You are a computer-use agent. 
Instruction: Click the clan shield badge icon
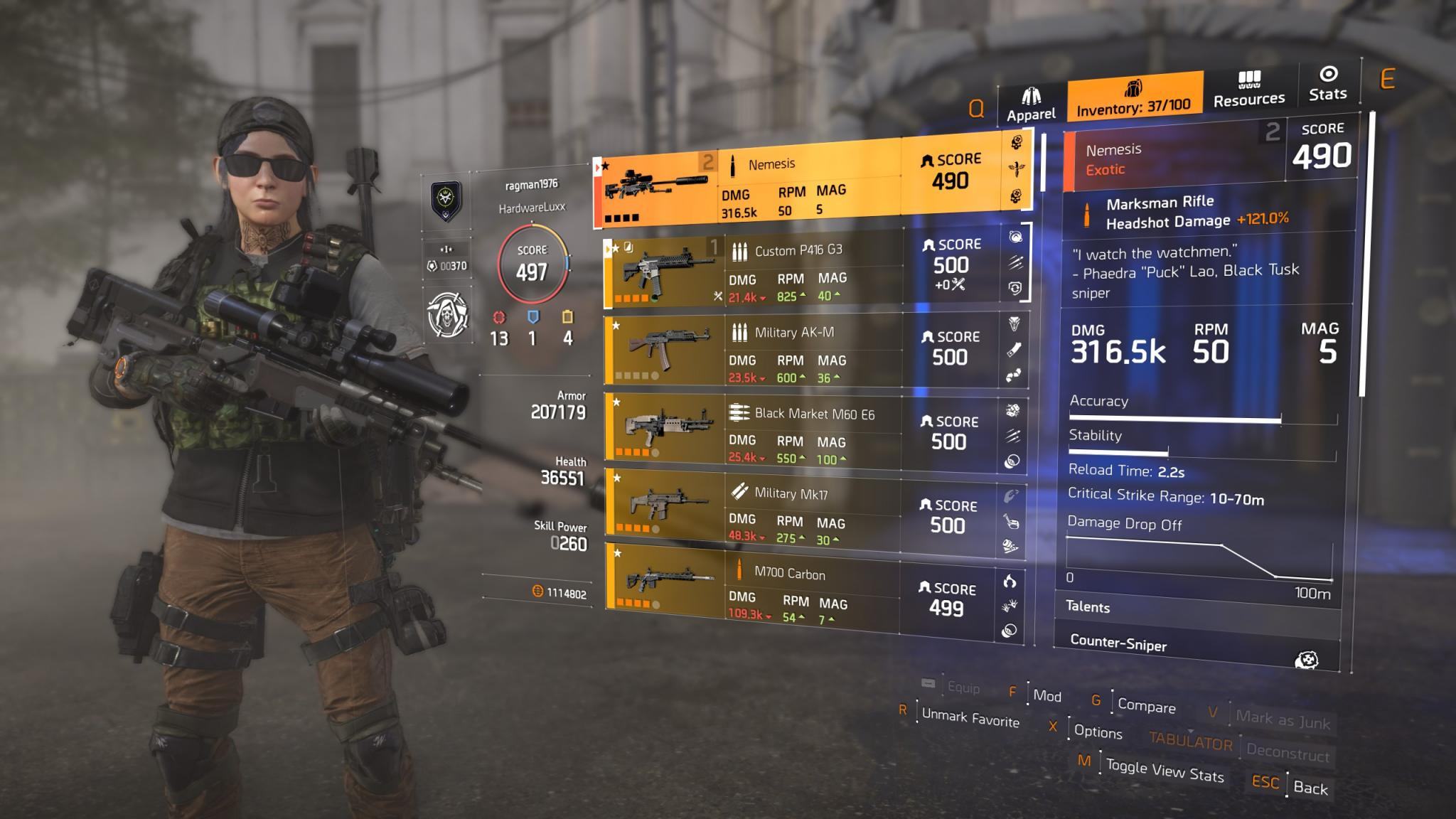tap(446, 201)
